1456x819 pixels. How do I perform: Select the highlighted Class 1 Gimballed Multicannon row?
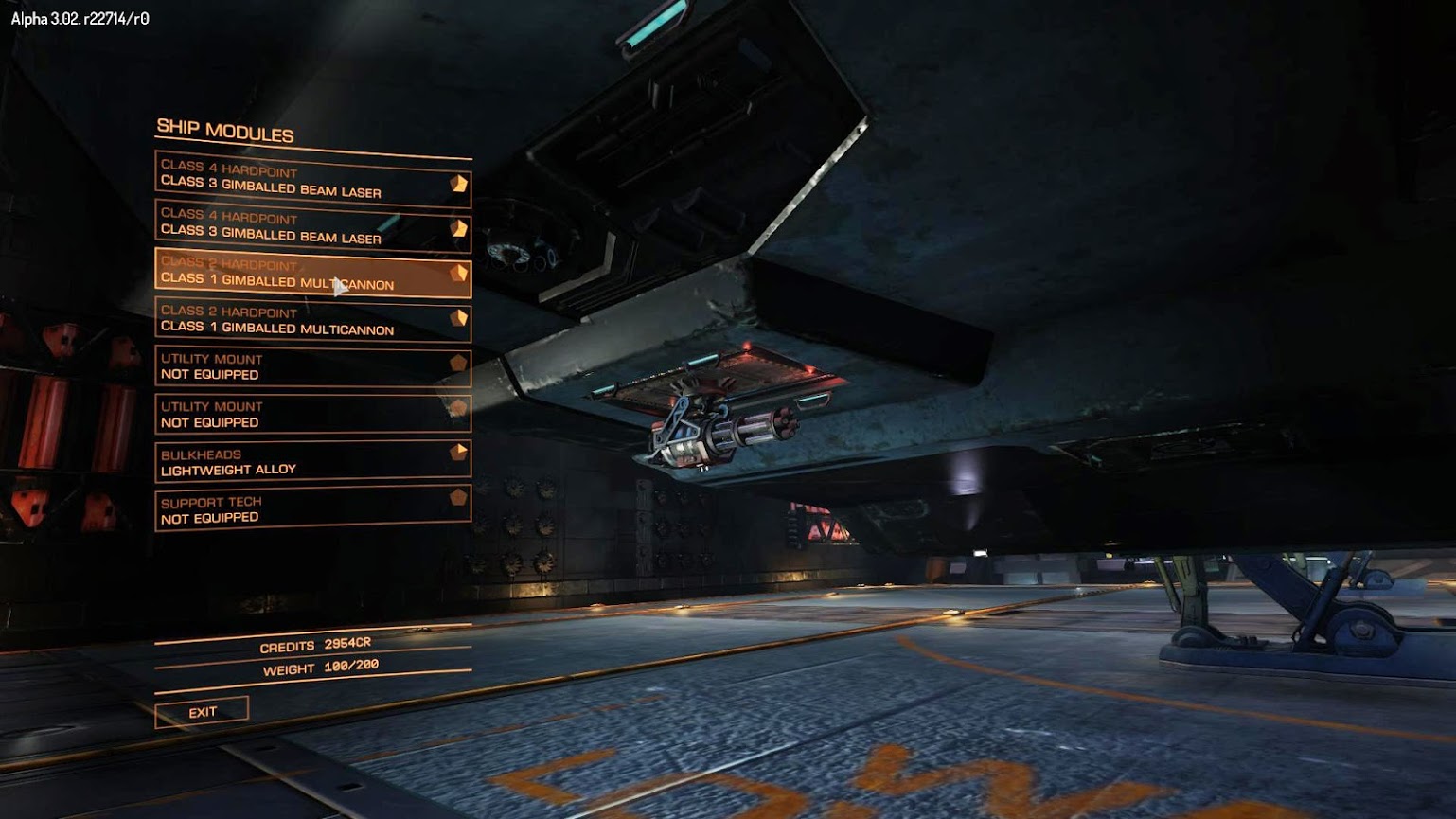312,273
